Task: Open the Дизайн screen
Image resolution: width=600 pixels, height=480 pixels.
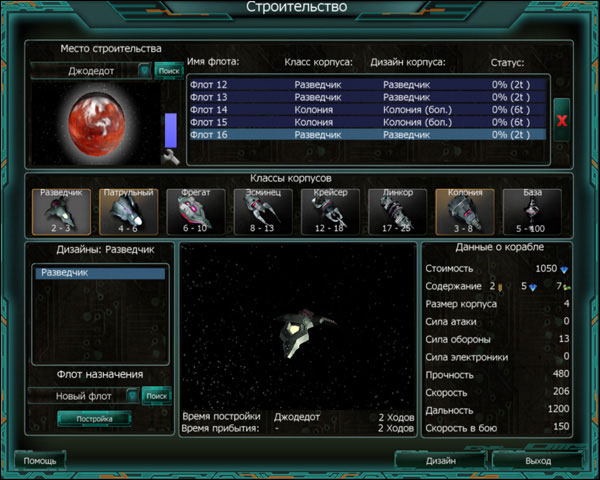Action: tap(440, 461)
